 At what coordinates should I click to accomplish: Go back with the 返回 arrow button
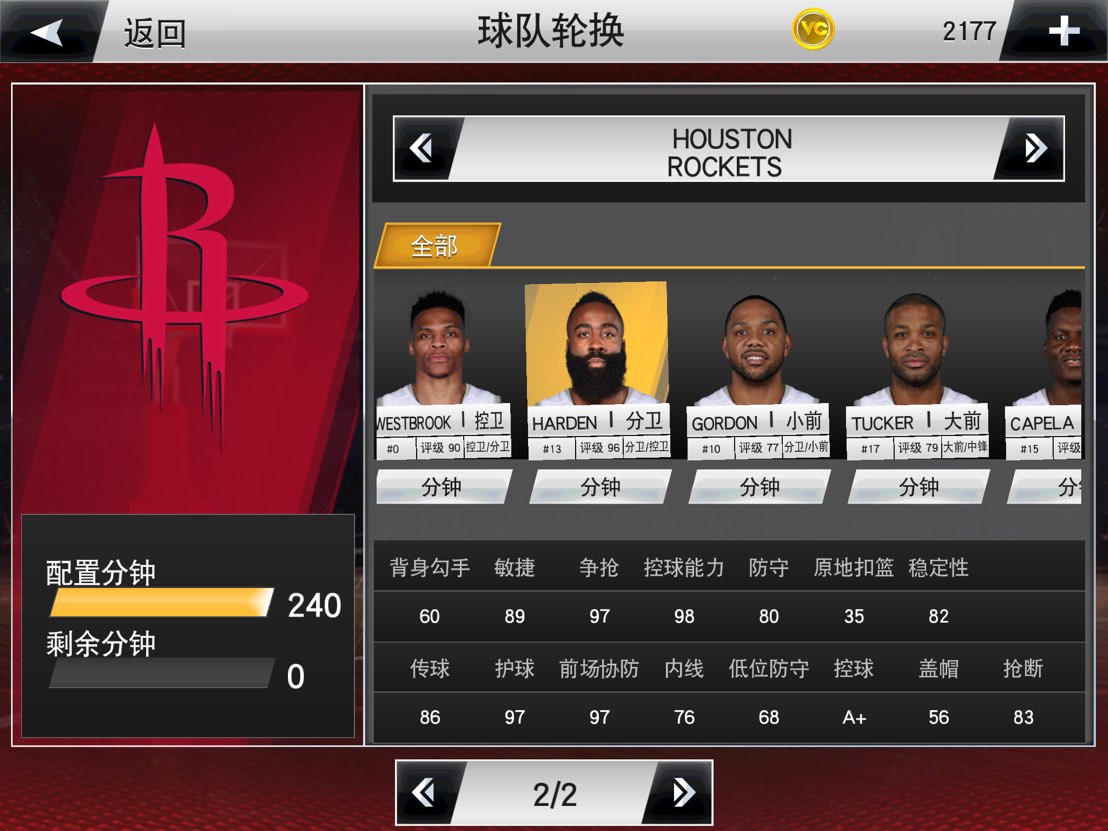(x=48, y=32)
